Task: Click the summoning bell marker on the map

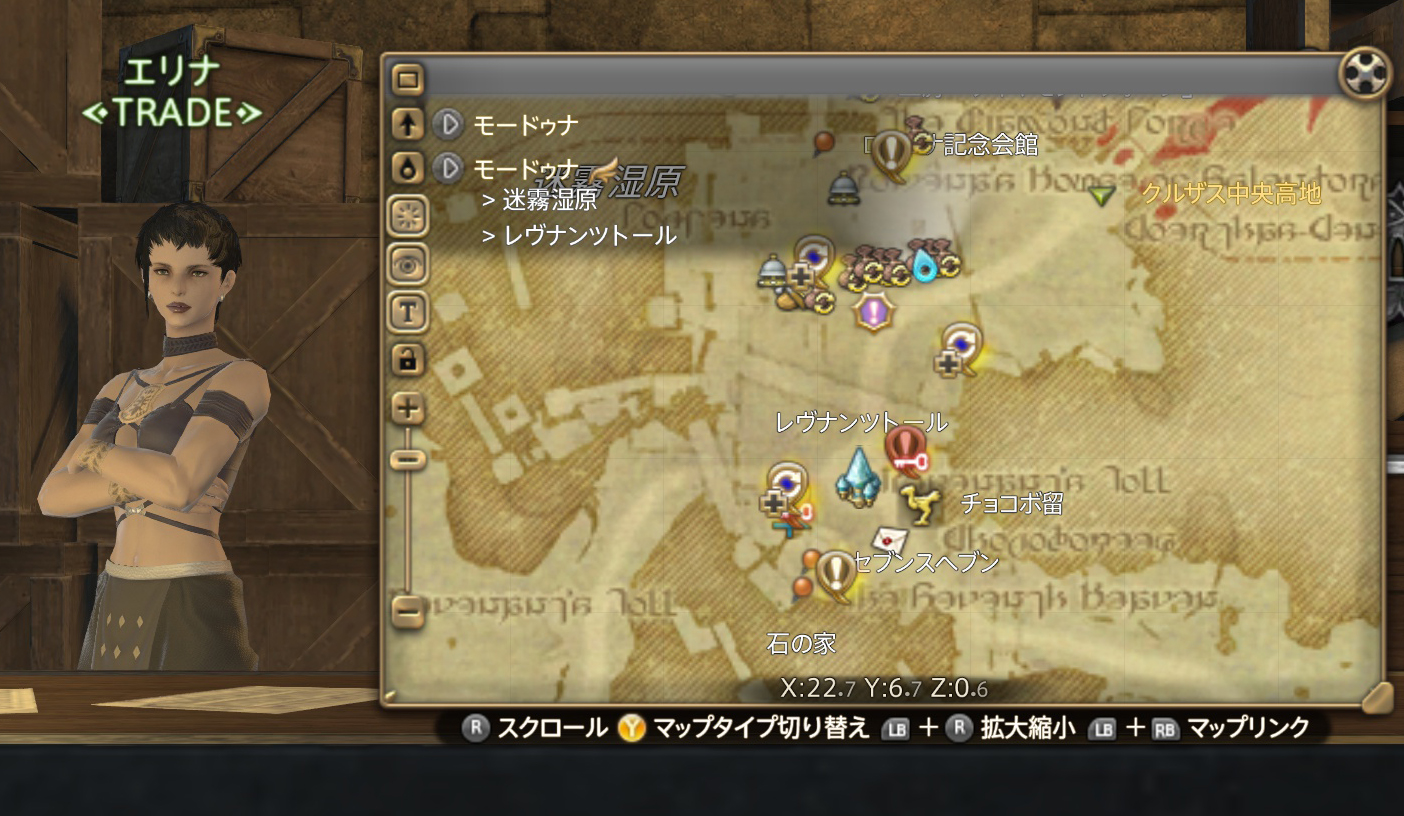Action: [842, 188]
